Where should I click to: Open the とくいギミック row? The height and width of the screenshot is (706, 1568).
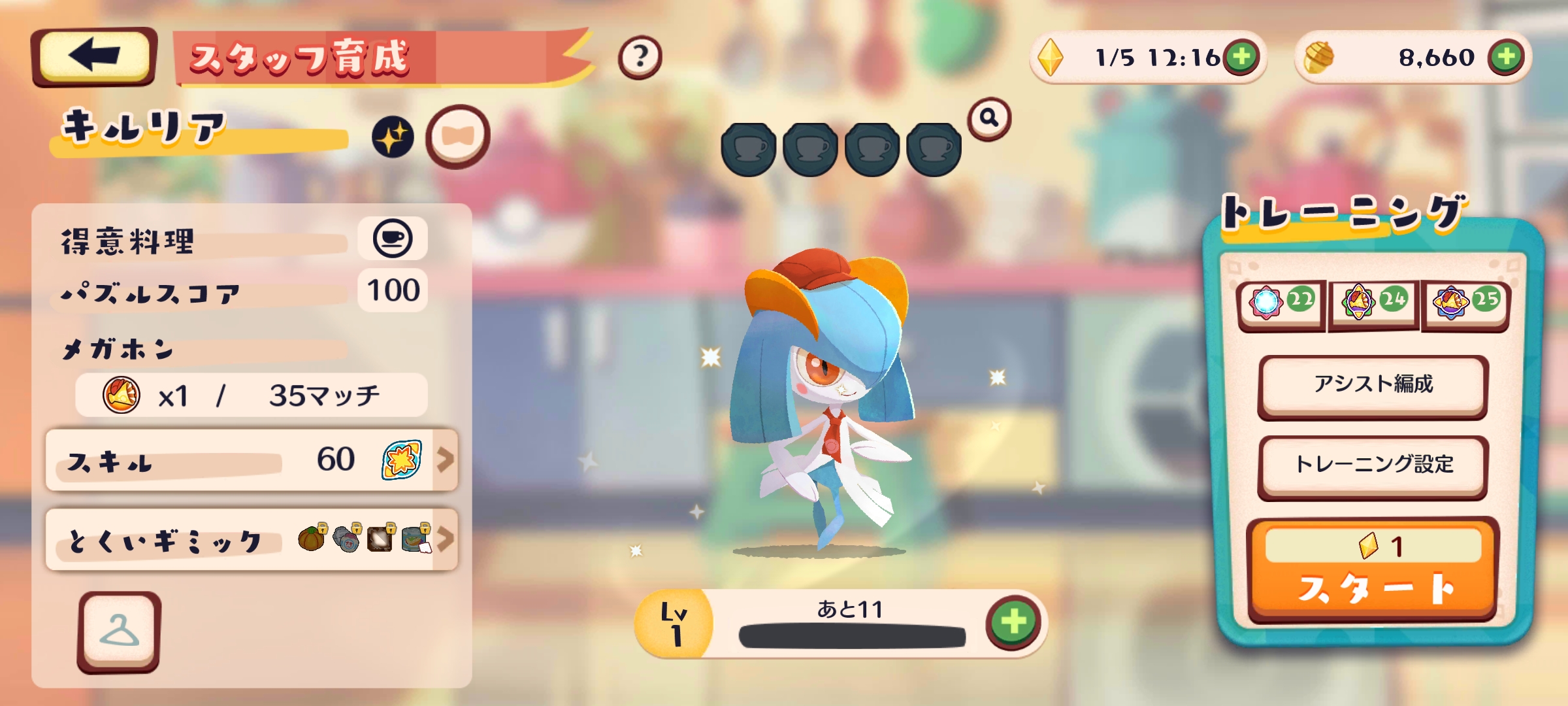click(x=252, y=540)
